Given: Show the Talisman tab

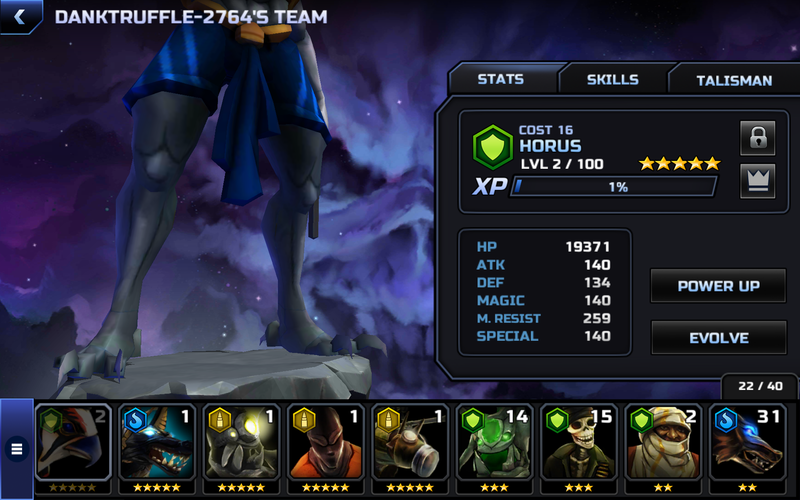Looking at the screenshot, I should 734,80.
